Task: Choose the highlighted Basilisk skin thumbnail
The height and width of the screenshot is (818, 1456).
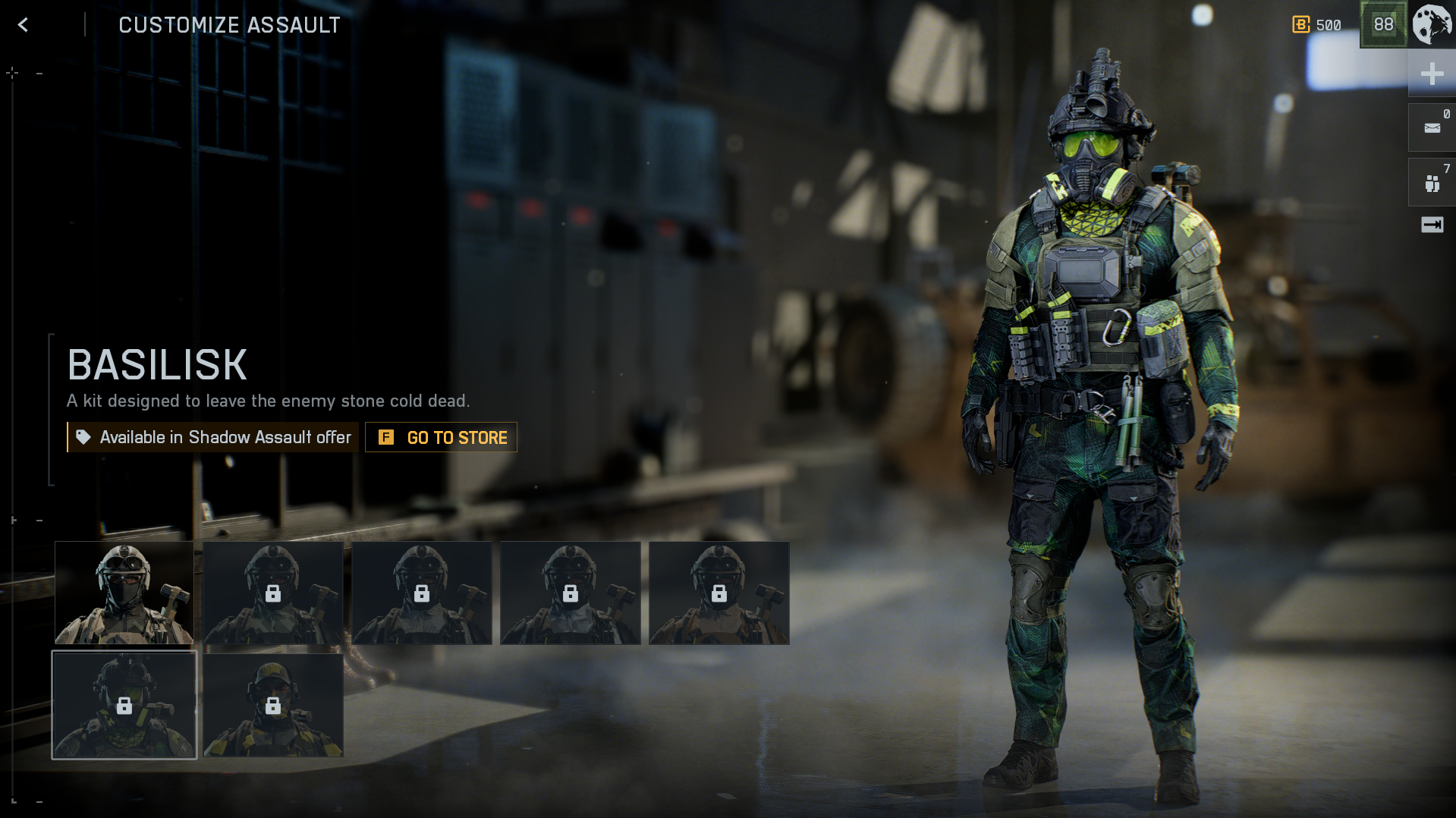Action: tap(124, 705)
